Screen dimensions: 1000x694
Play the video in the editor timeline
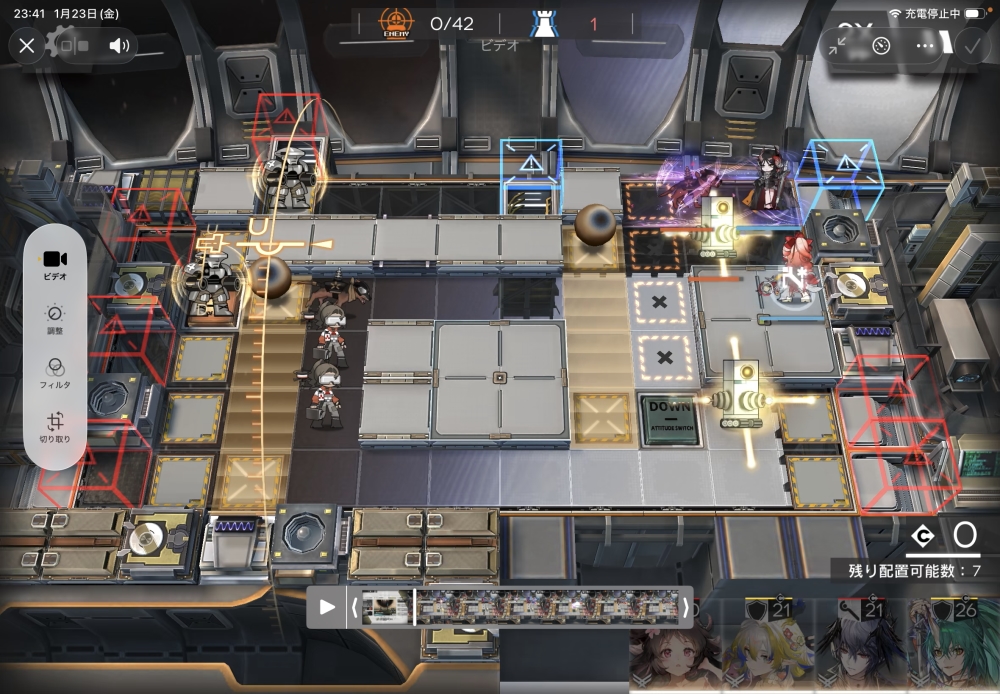[327, 606]
